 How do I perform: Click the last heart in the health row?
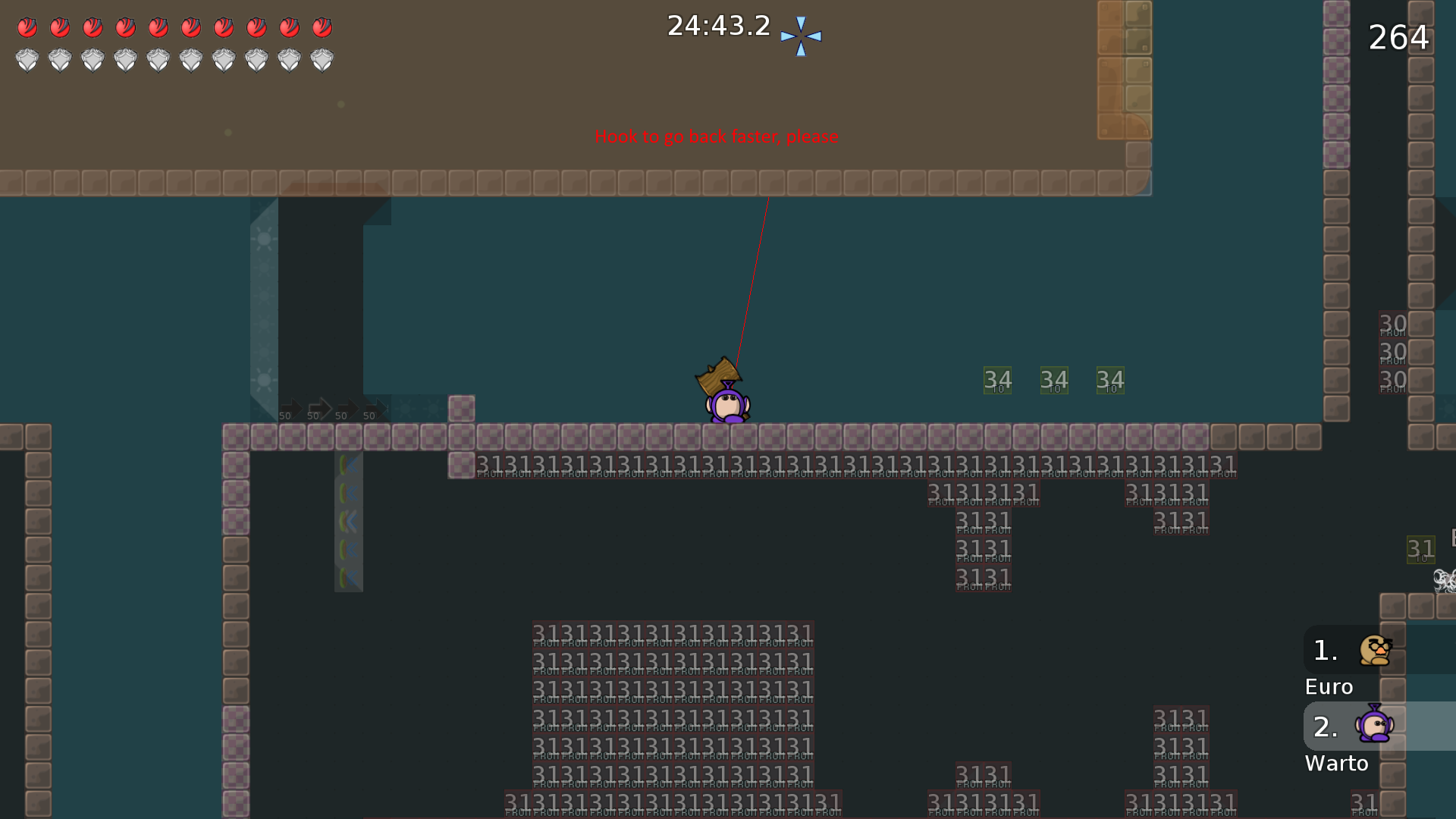click(x=322, y=27)
